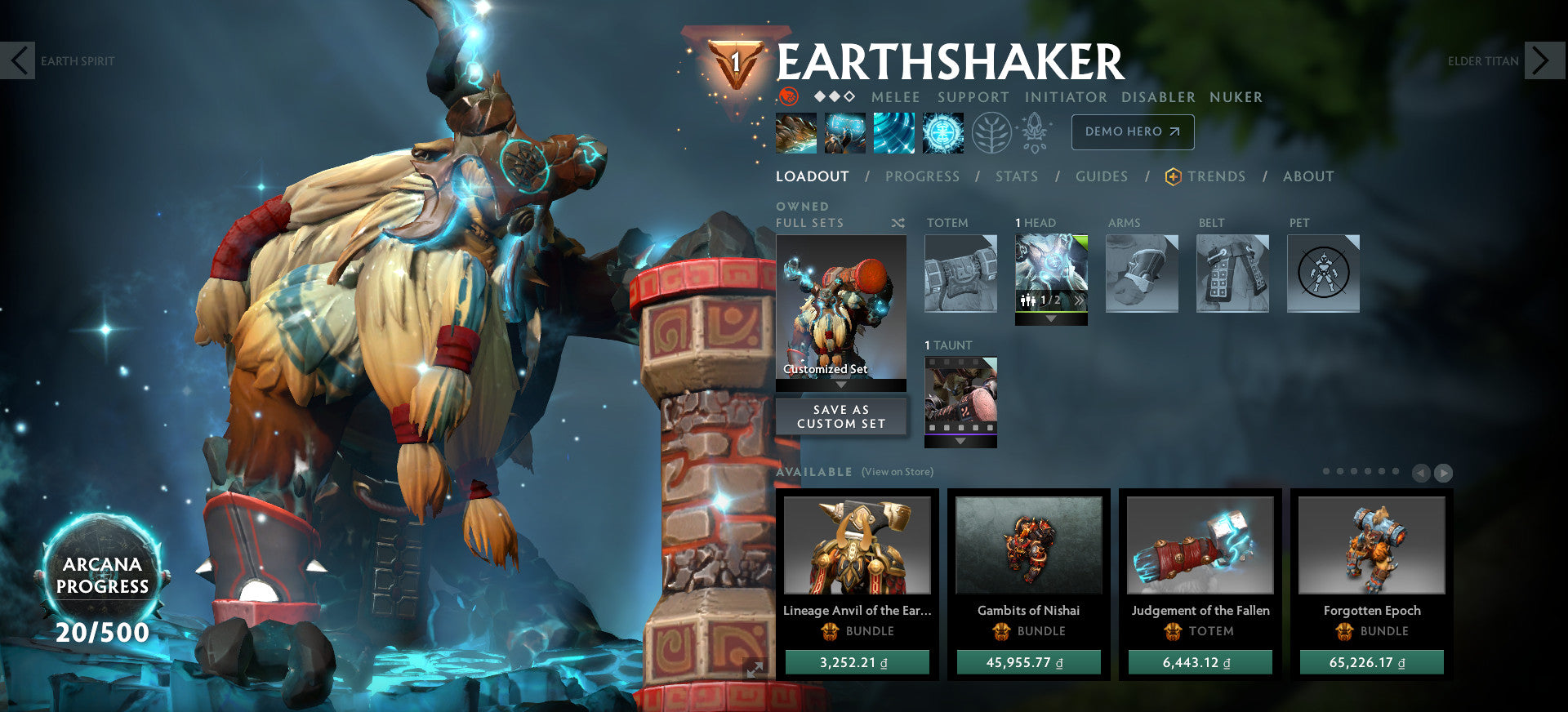The width and height of the screenshot is (1568, 712).
Task: Click the double-chevron on the Head item
Action: (1080, 299)
